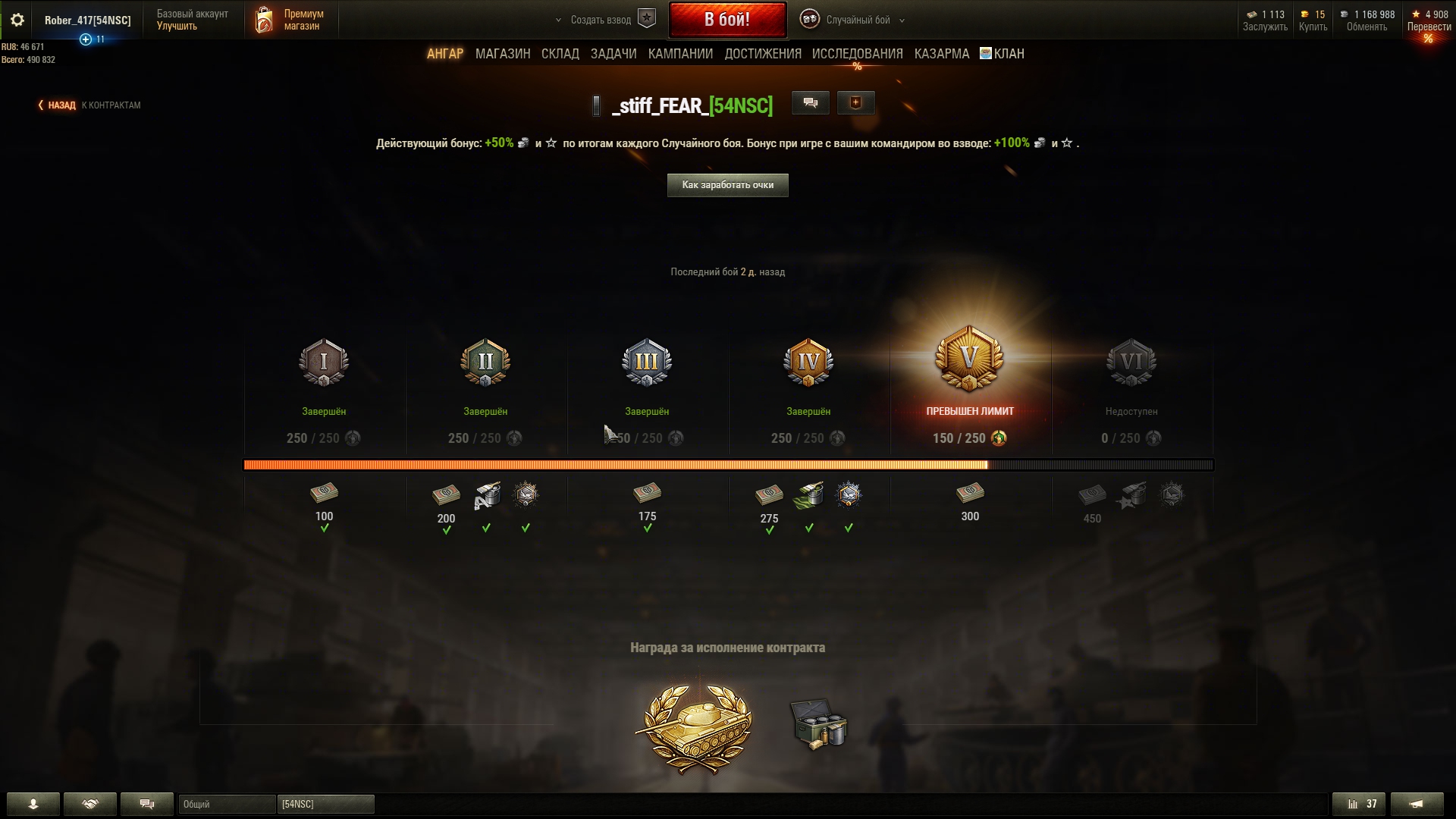Click Создать взвод to create a platoon

pos(601,20)
